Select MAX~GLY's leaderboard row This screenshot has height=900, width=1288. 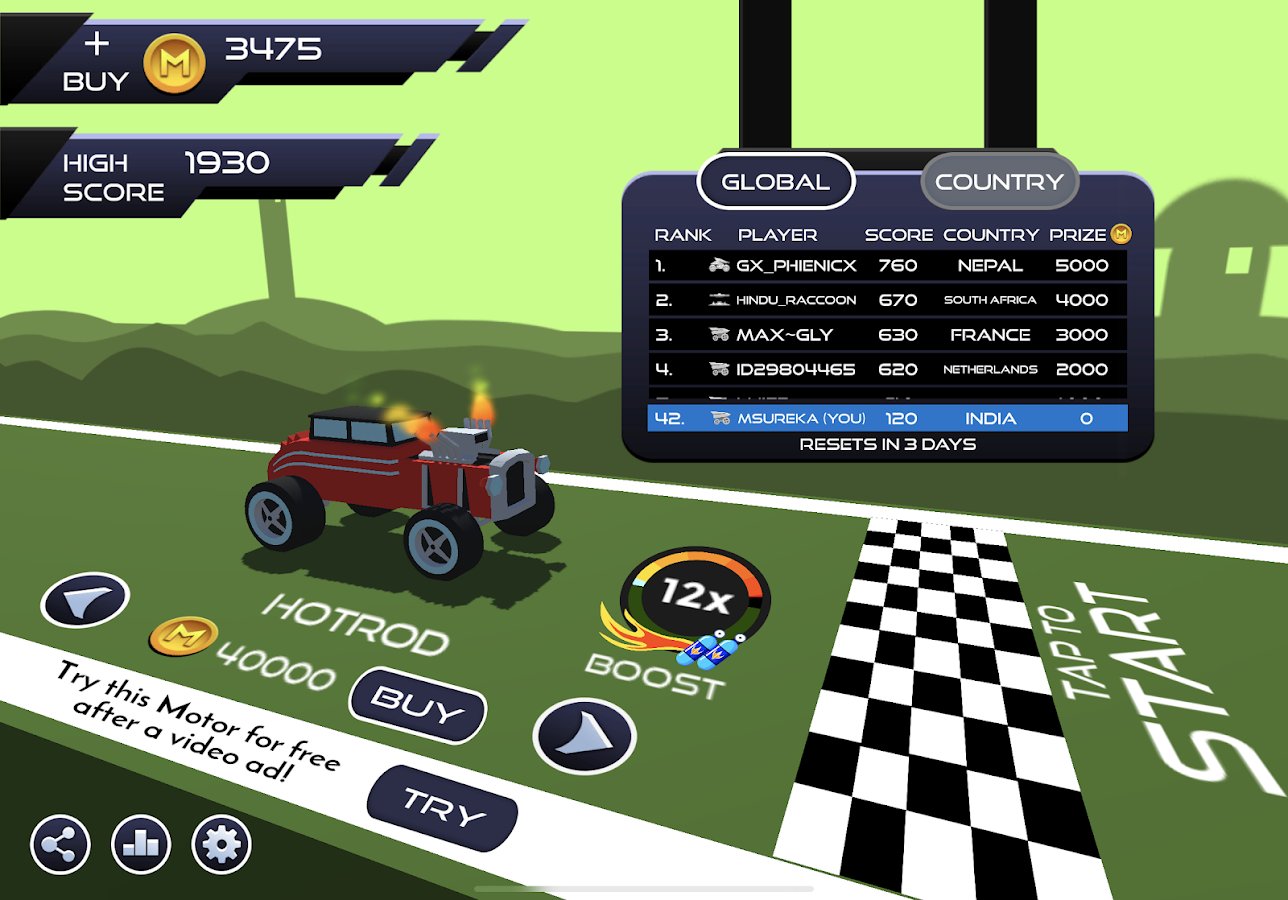[887, 335]
